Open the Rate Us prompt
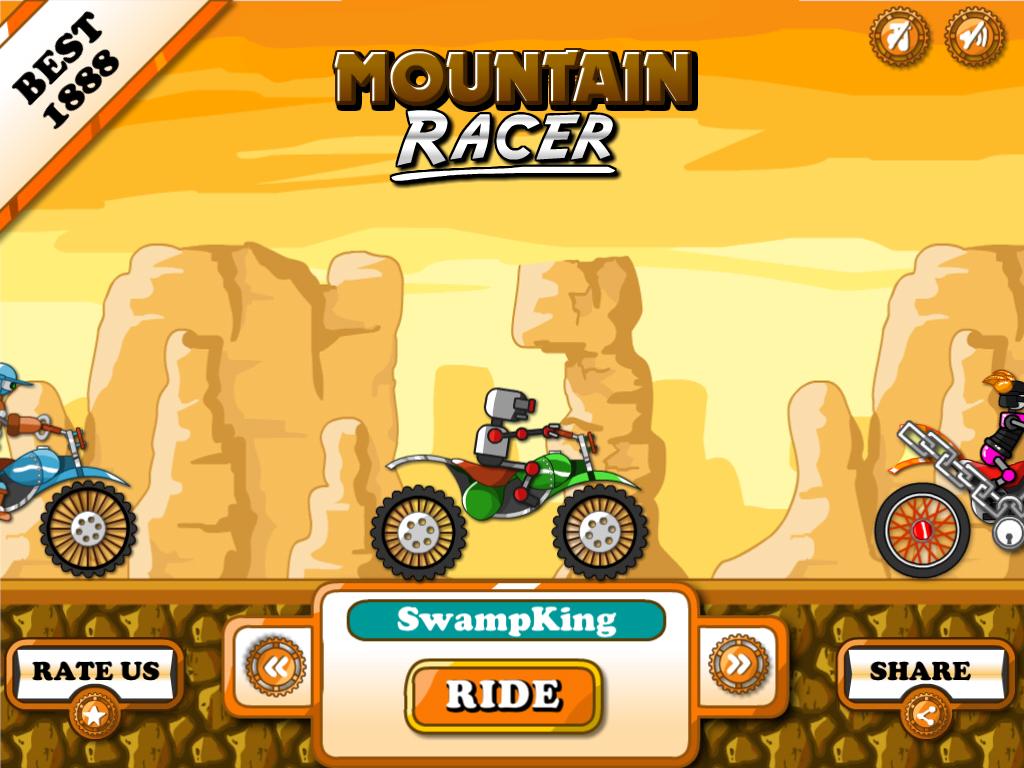 [x=95, y=671]
